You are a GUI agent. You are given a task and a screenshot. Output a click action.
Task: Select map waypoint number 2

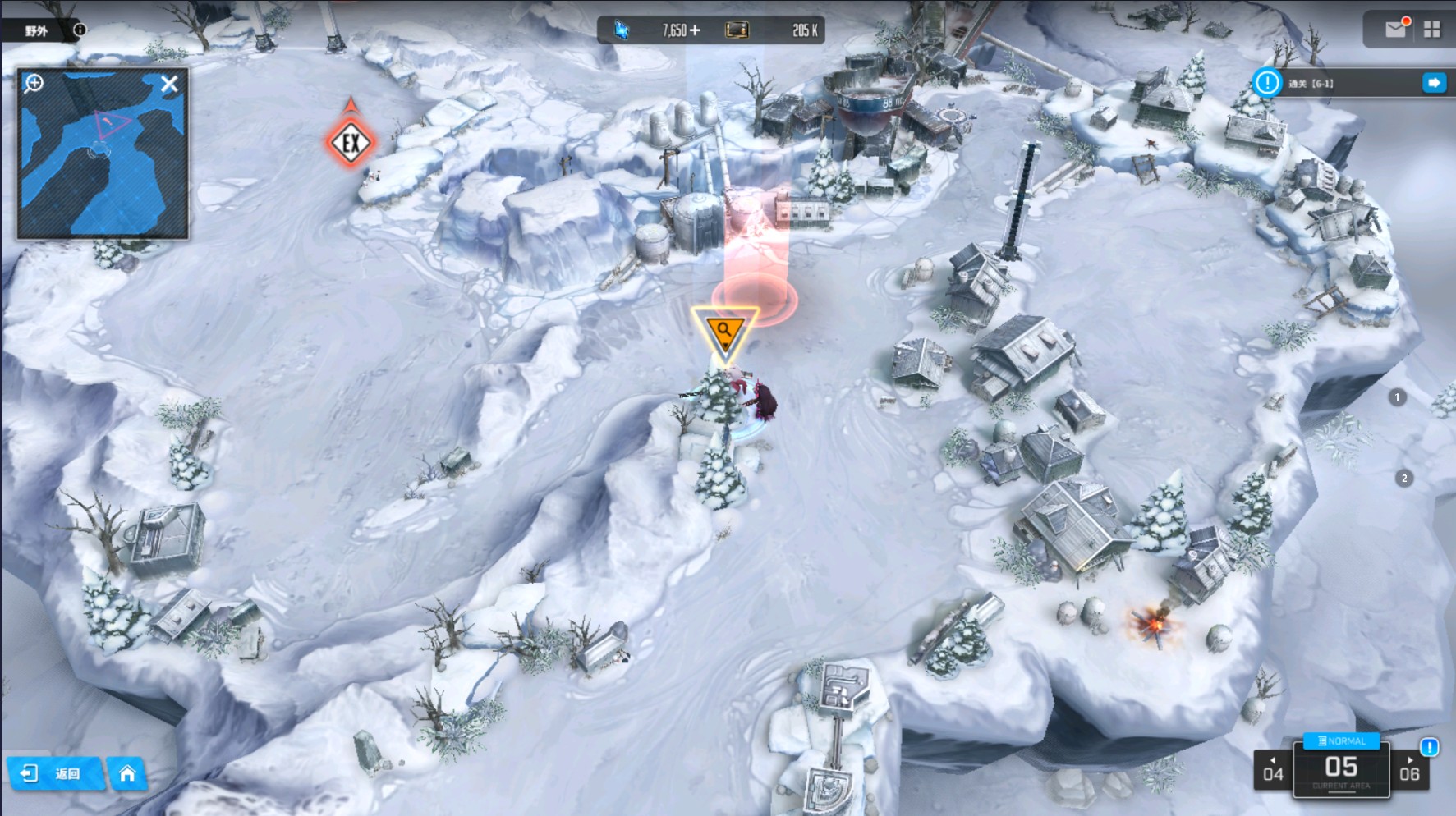pyautogui.click(x=1404, y=478)
